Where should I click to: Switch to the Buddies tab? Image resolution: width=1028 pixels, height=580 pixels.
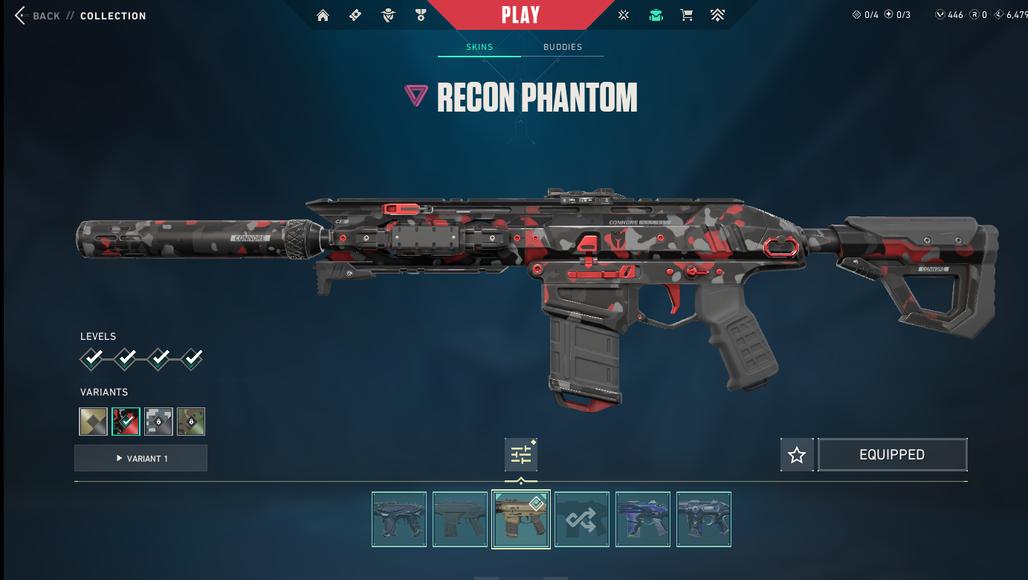click(562, 47)
